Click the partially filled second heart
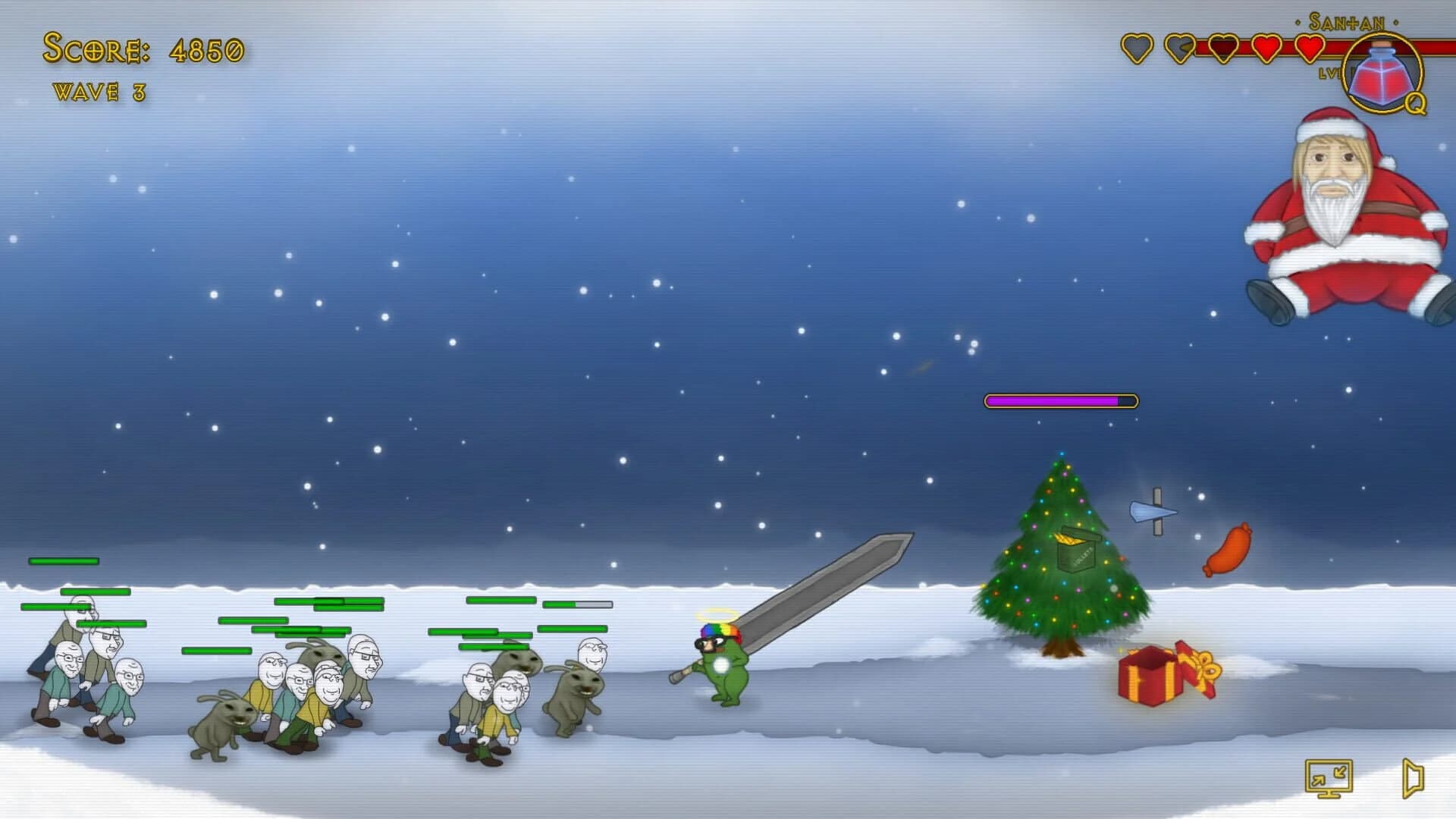The image size is (1456, 819). point(1180,49)
